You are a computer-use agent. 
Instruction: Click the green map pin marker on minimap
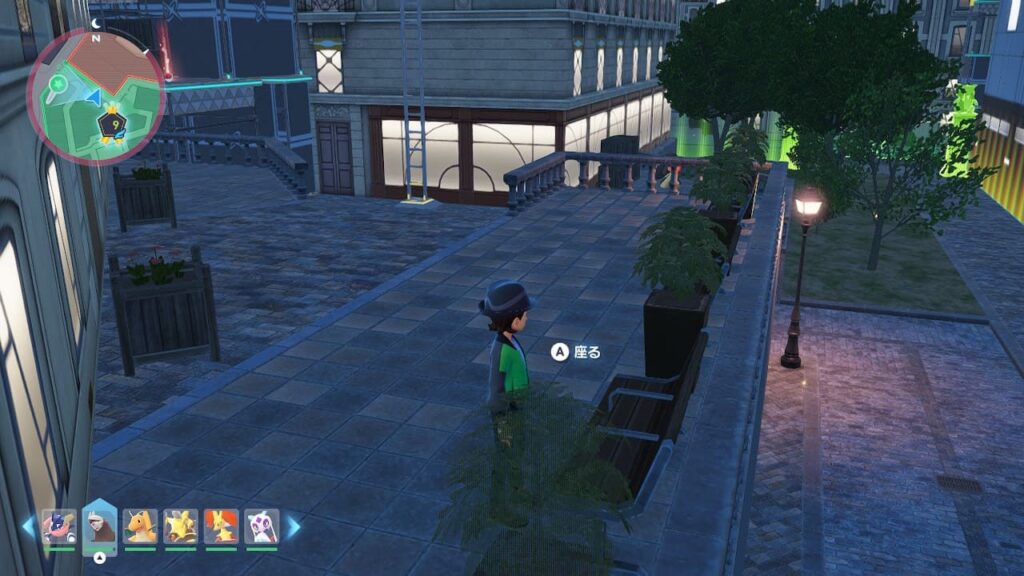[x=58, y=83]
